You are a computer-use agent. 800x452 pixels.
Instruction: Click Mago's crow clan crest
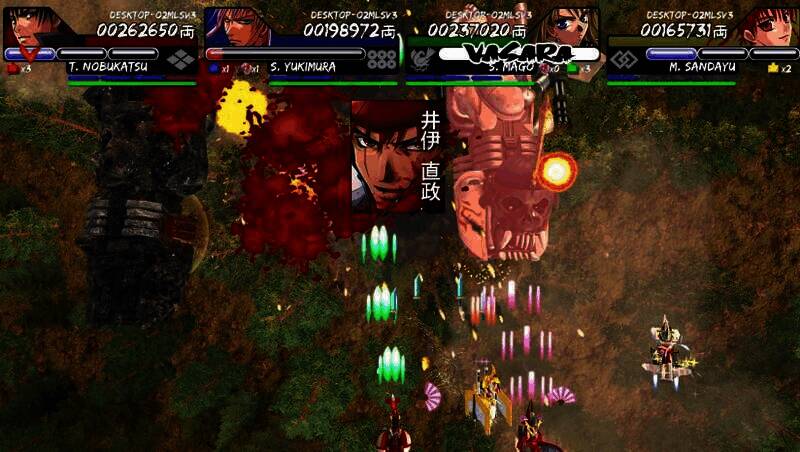[x=421, y=60]
